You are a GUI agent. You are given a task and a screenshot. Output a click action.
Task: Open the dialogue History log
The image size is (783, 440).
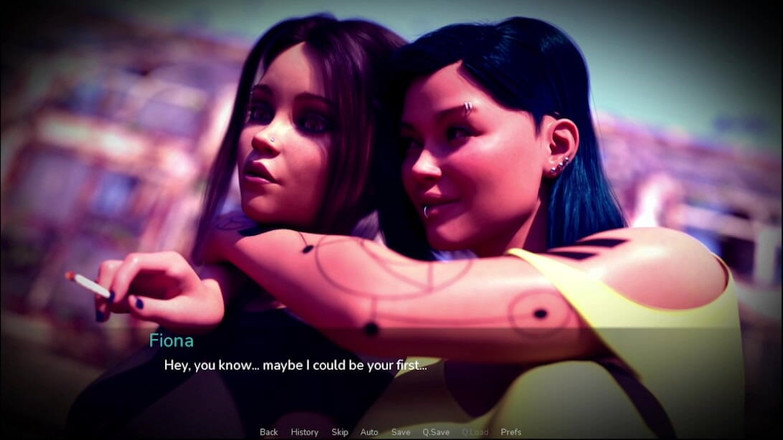[304, 432]
